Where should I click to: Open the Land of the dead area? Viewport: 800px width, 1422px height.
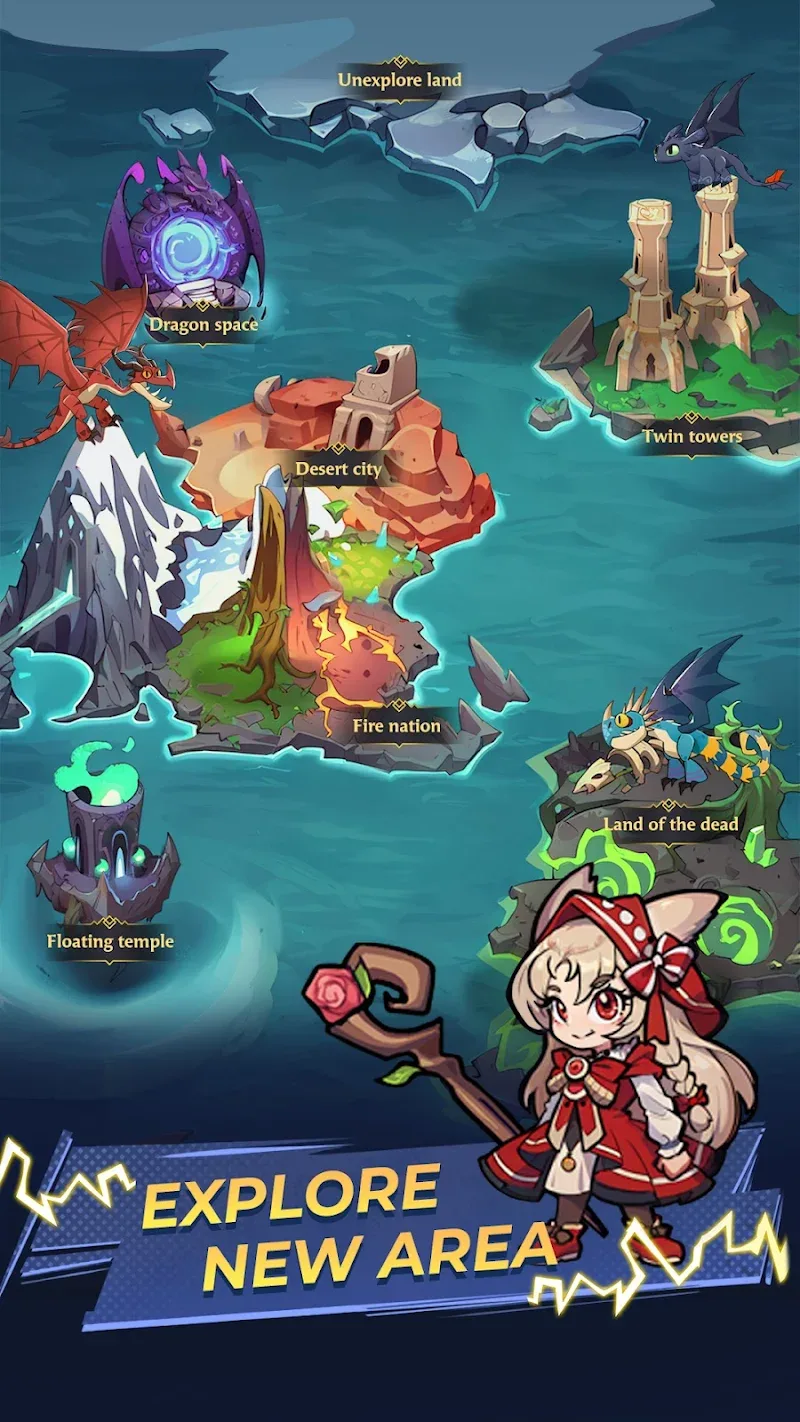tap(670, 824)
